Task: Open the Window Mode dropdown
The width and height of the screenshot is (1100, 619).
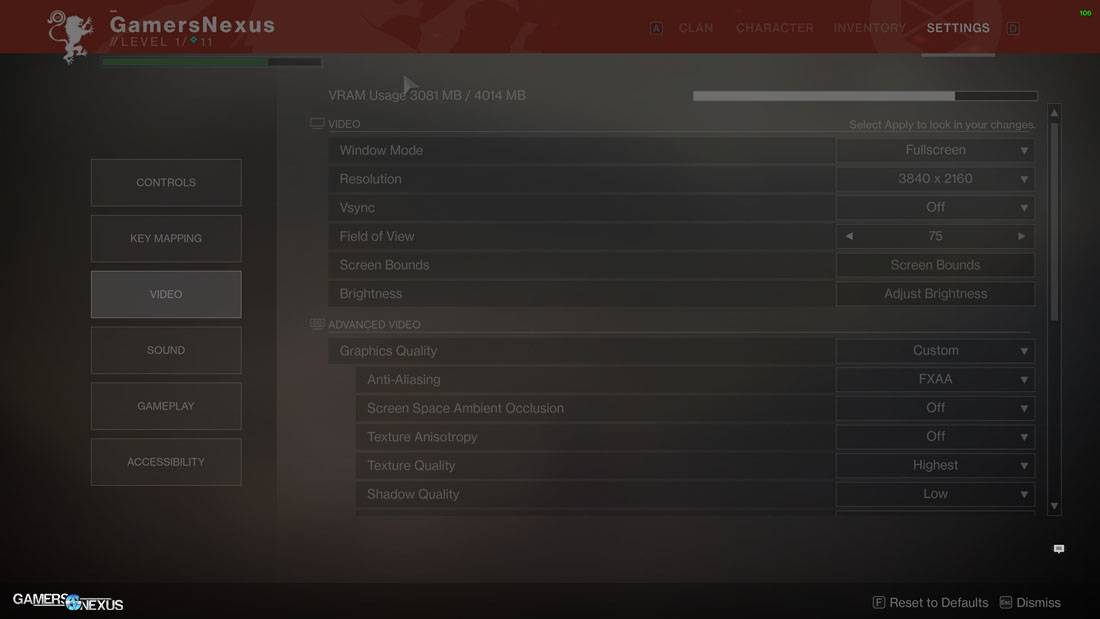Action: (935, 151)
